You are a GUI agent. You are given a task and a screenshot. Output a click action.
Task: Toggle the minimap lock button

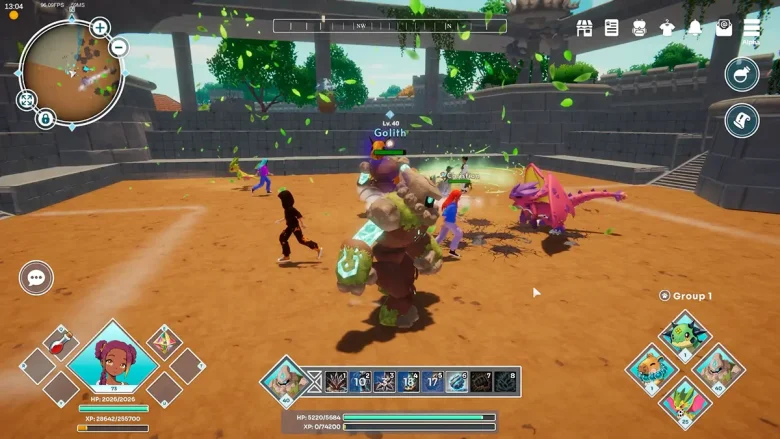(x=45, y=119)
